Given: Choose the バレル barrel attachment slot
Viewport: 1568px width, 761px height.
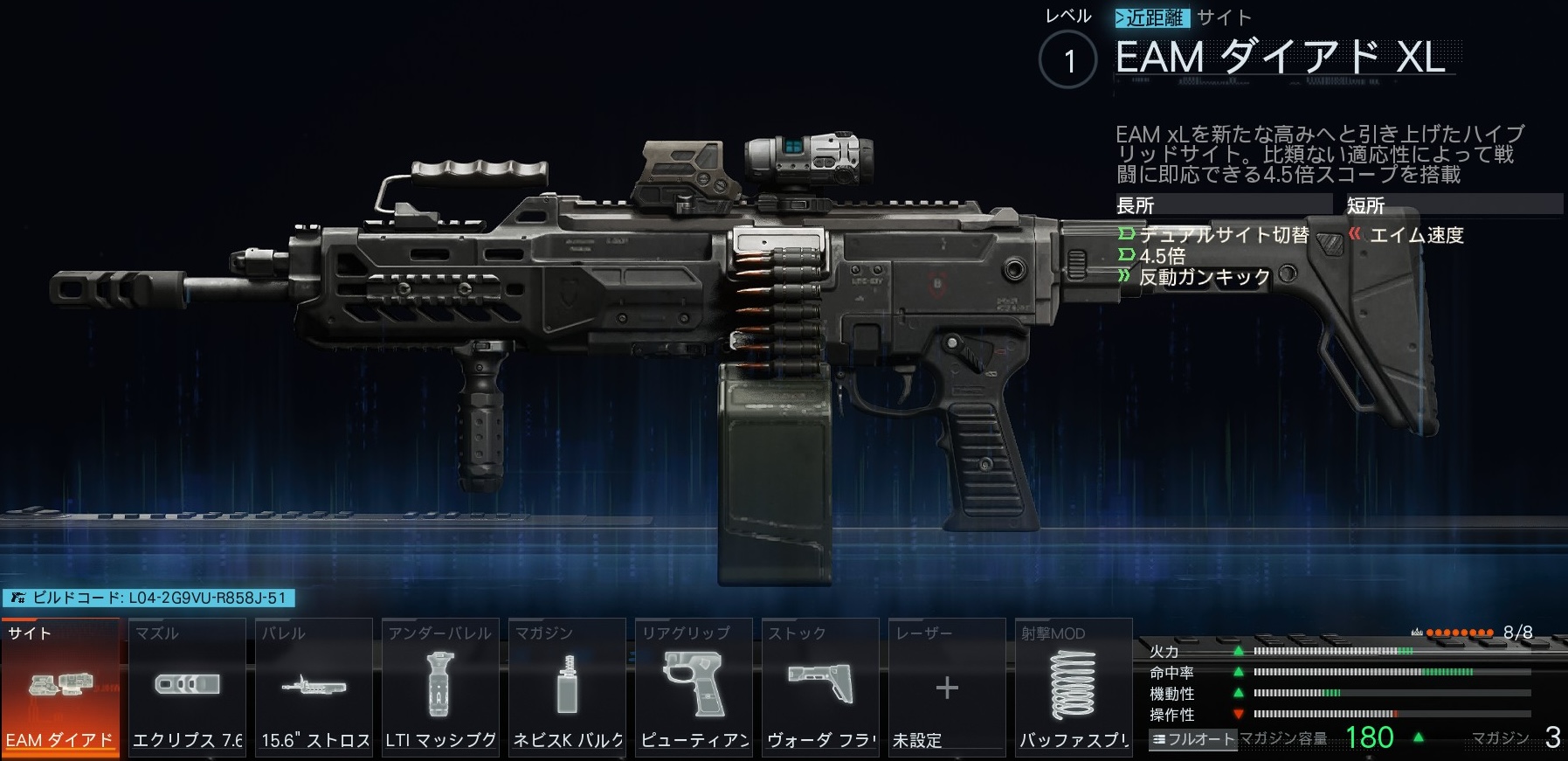Looking at the screenshot, I should 314,688.
